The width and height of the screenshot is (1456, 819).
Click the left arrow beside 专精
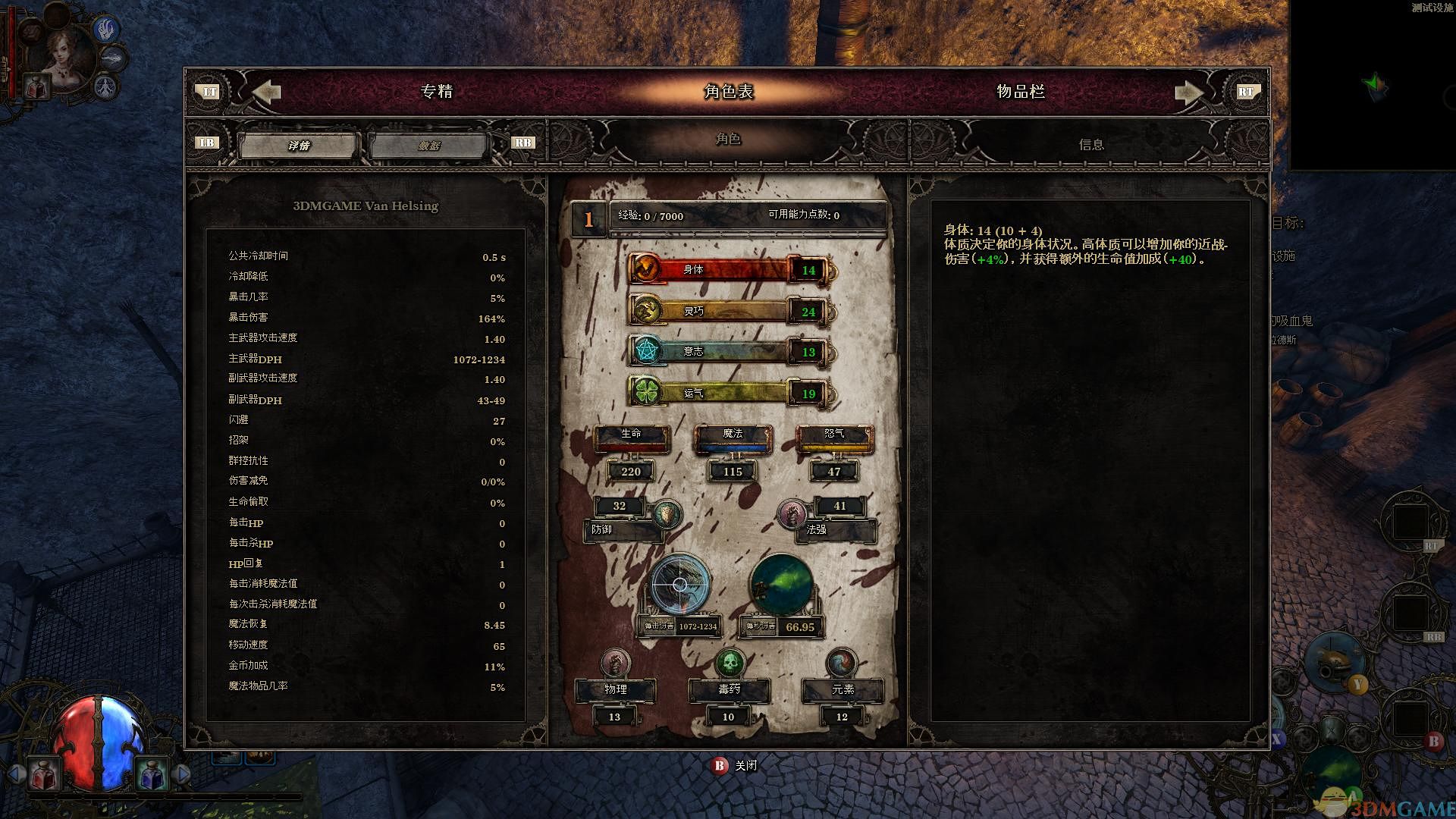[x=266, y=92]
